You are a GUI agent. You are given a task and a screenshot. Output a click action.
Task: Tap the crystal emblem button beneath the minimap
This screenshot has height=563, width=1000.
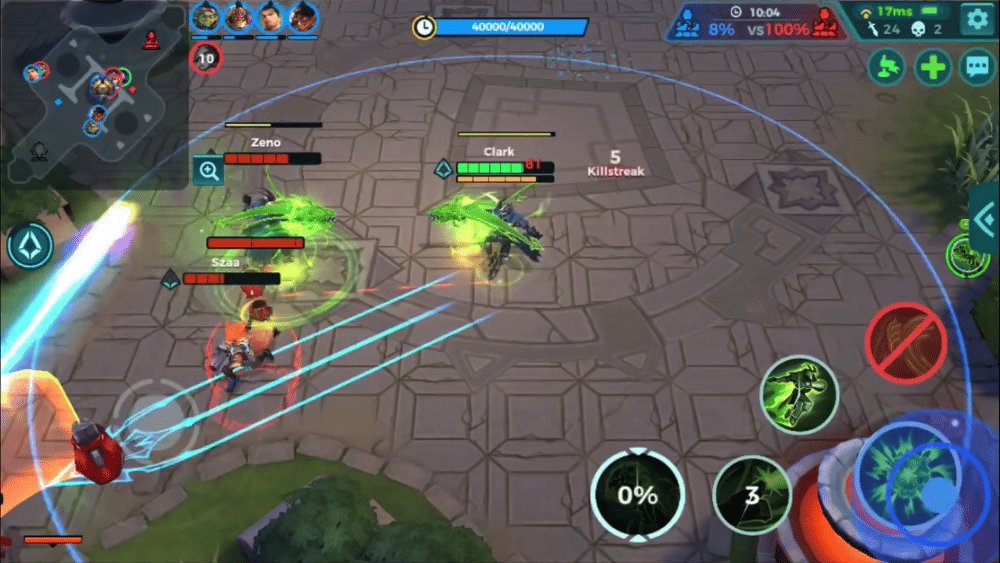tap(31, 246)
